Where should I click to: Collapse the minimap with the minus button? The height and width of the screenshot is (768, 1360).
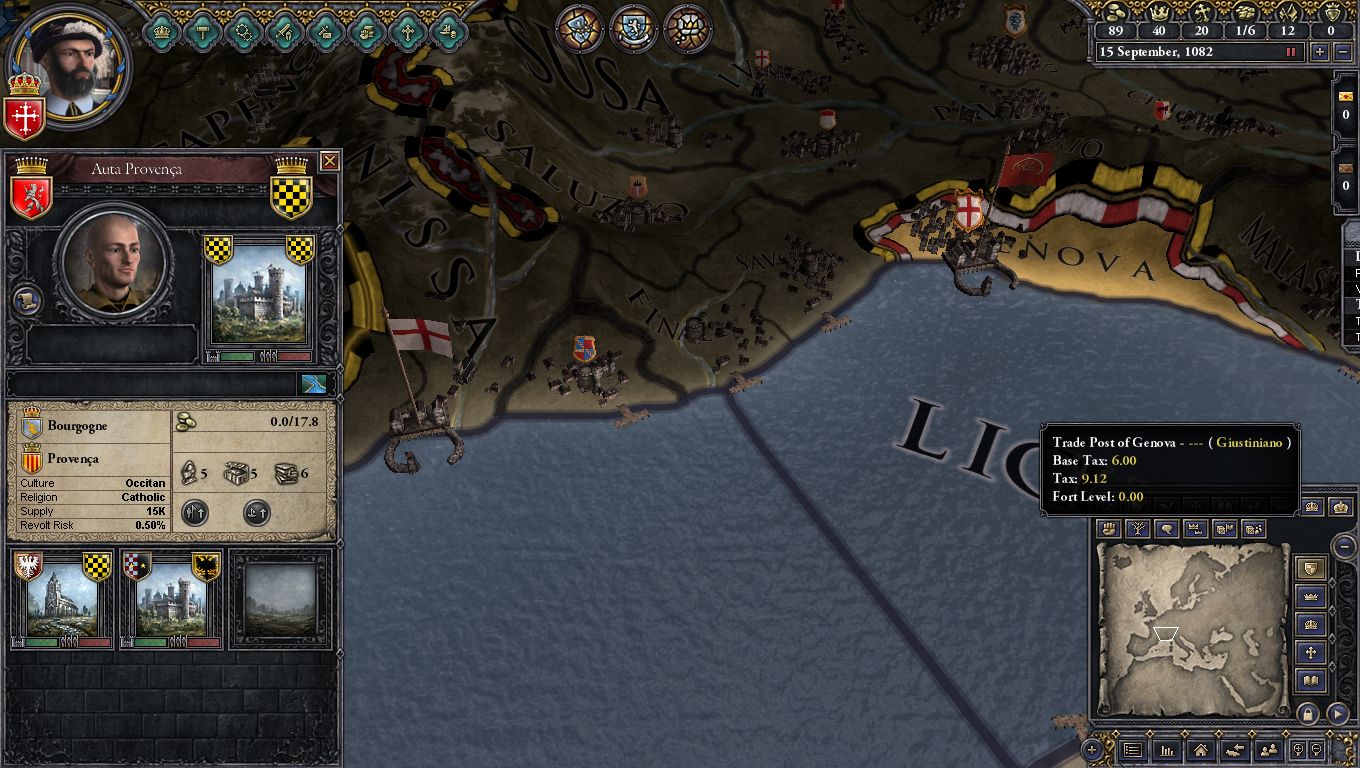(x=1343, y=546)
